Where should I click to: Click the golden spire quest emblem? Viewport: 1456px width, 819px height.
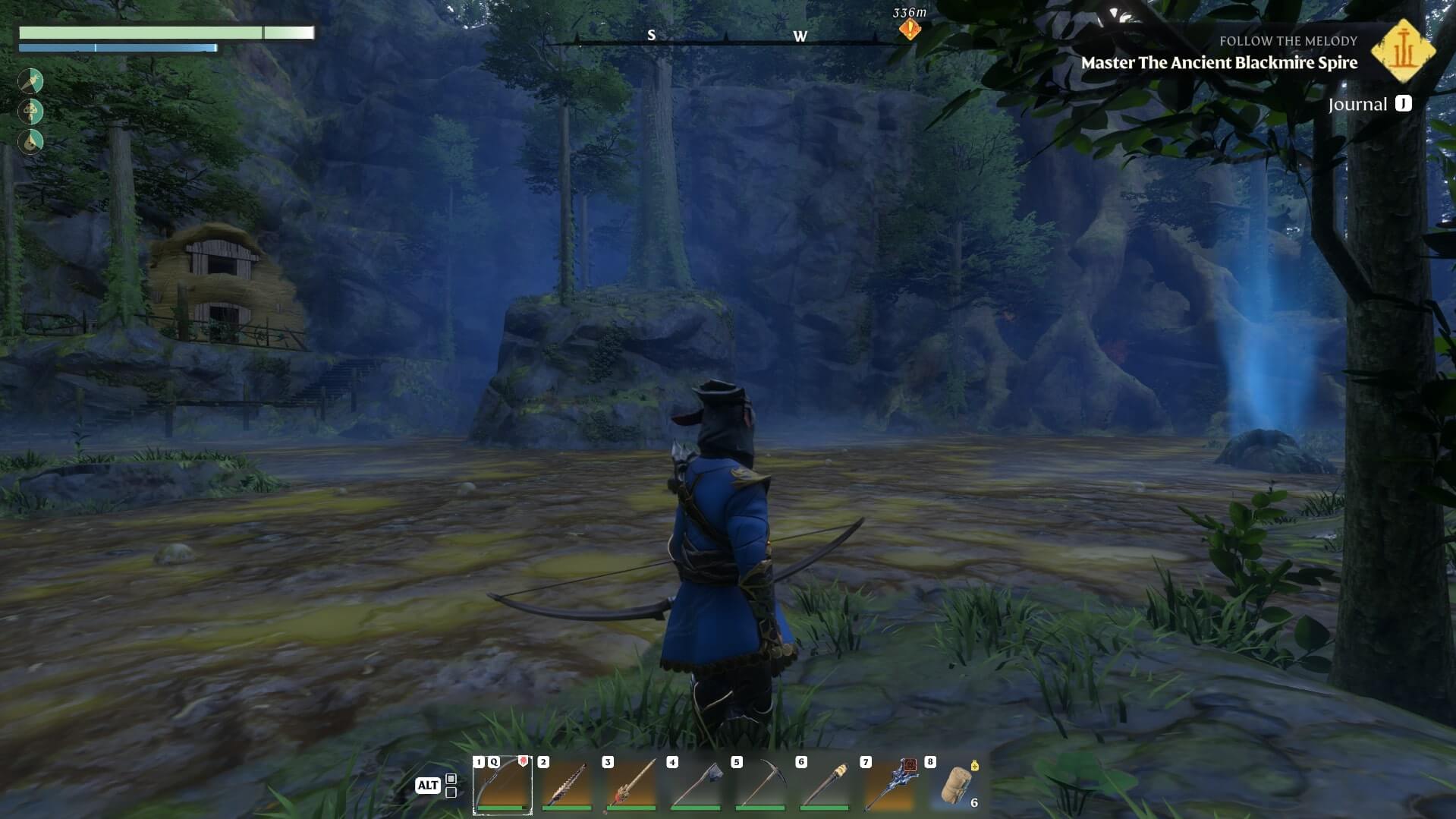click(1403, 51)
